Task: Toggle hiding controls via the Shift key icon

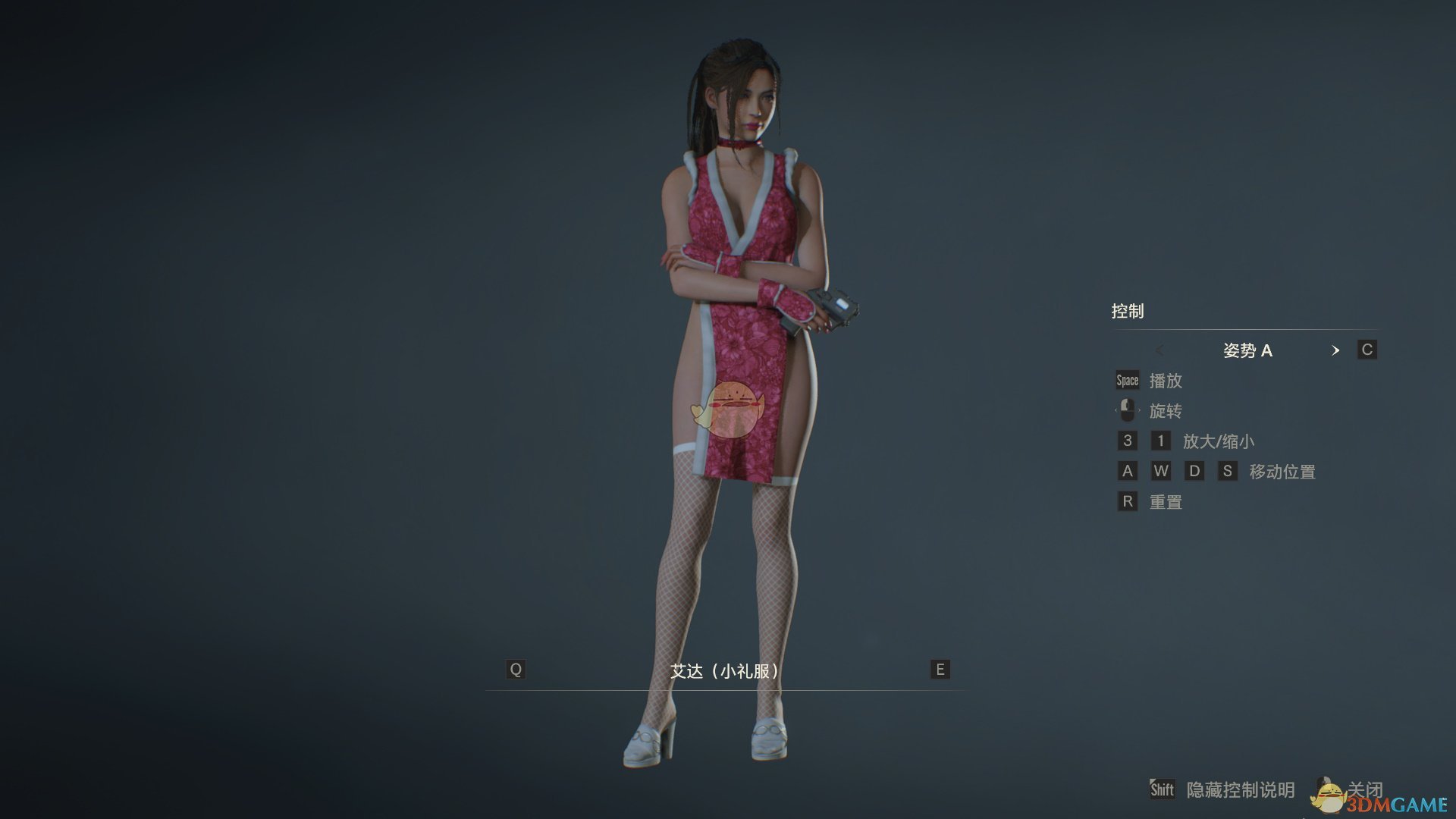Action: click(x=1162, y=790)
